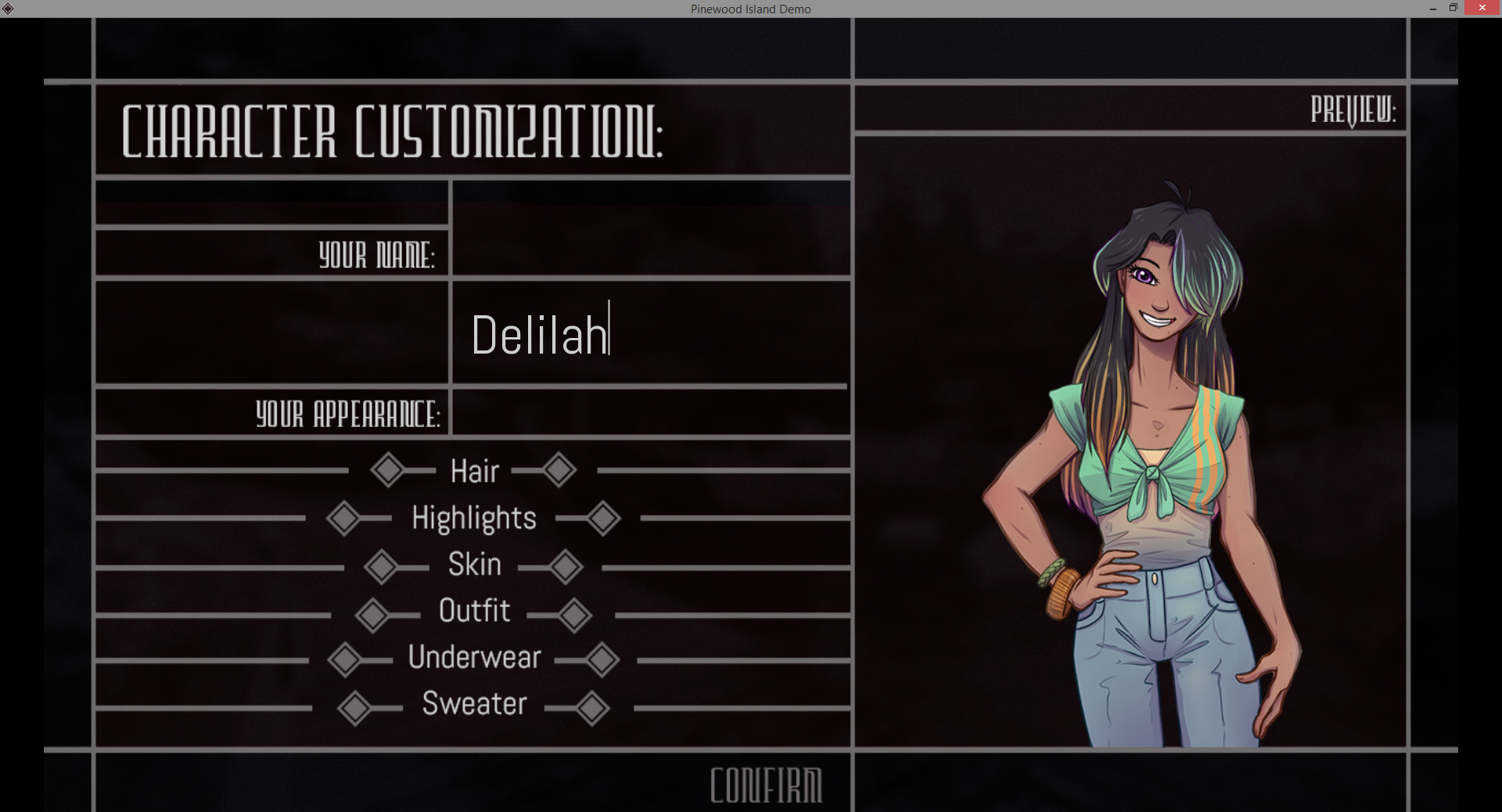Choose the next Sweater style

click(592, 706)
